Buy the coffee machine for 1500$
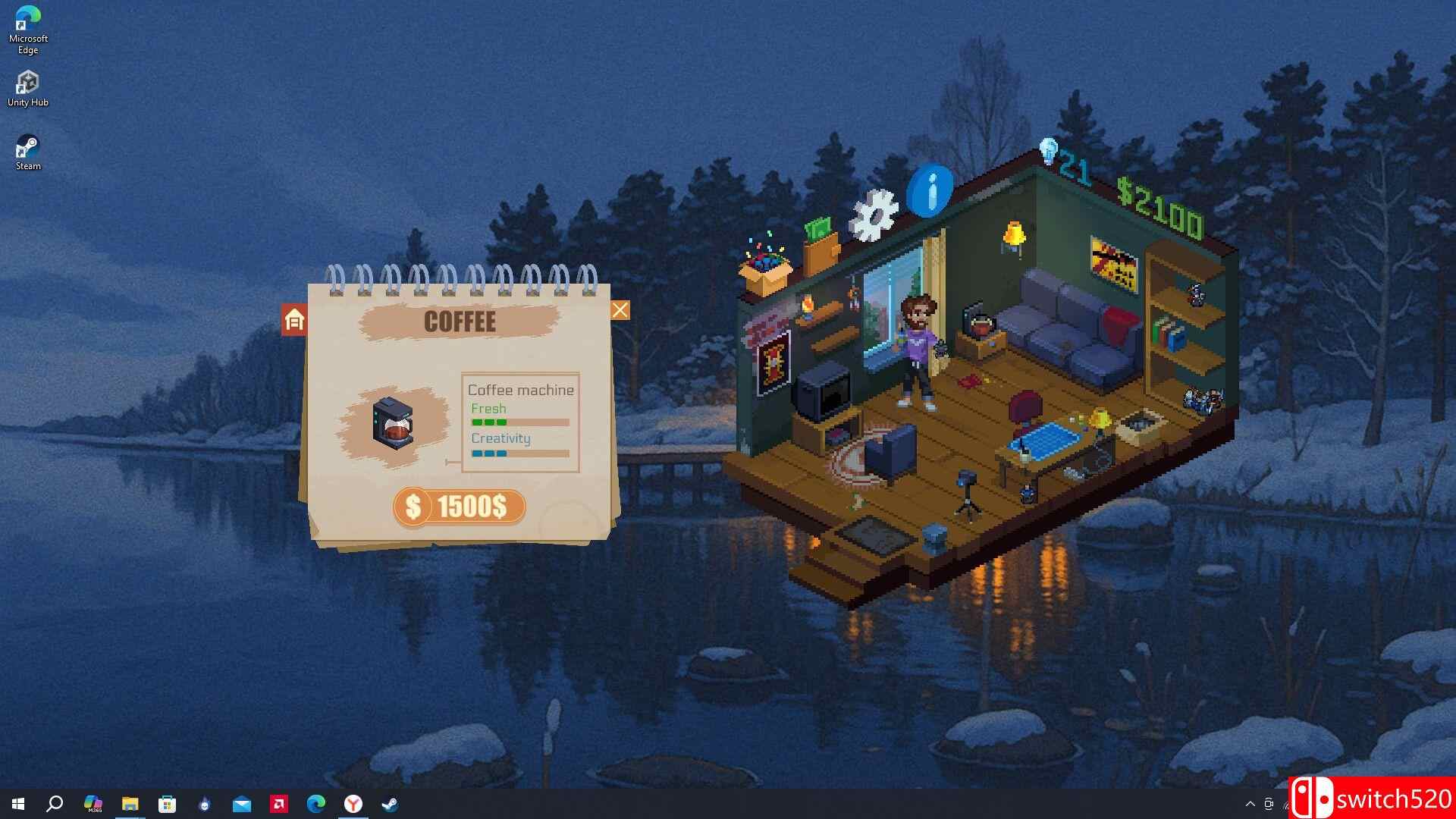The width and height of the screenshot is (1456, 819). tap(459, 507)
